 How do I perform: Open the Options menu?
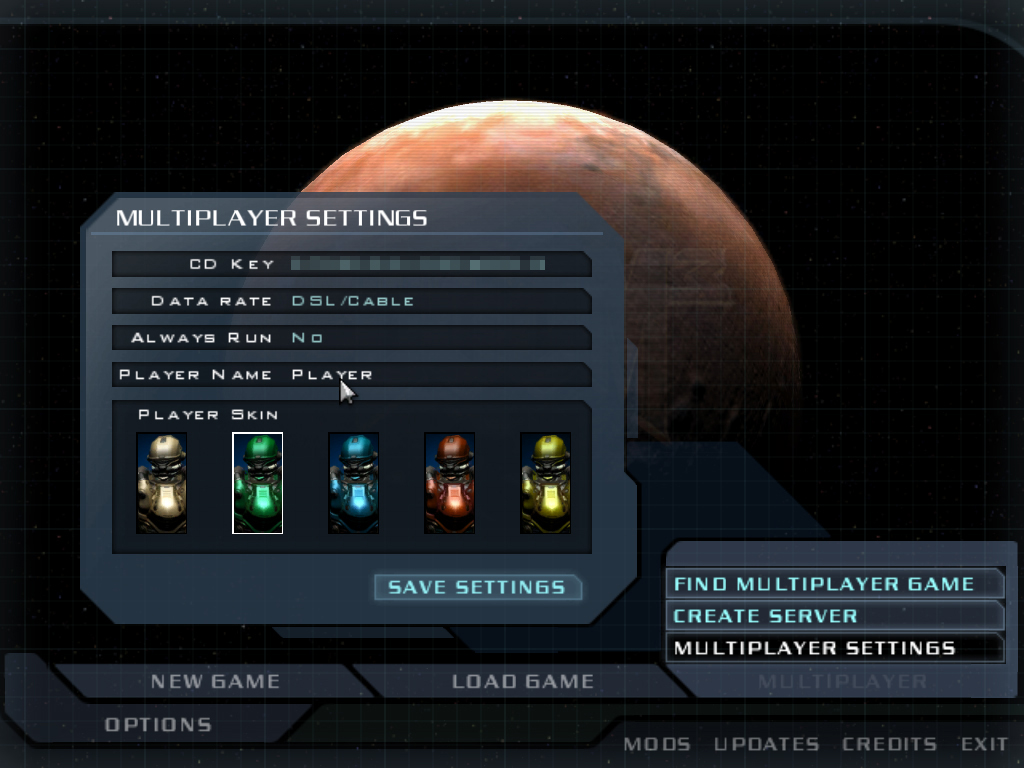[x=158, y=724]
